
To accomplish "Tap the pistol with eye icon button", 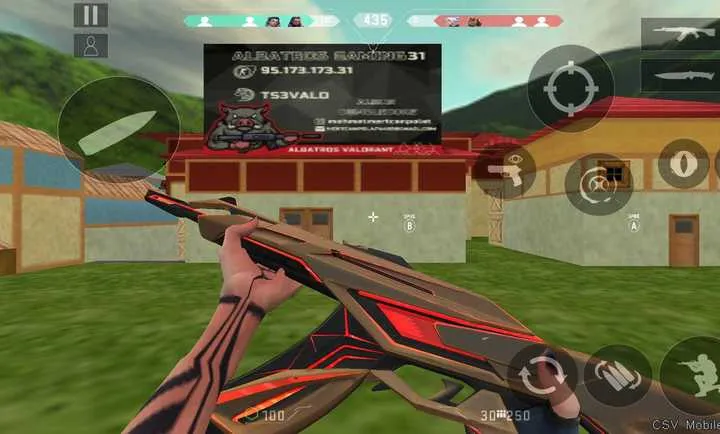I will (505, 172).
